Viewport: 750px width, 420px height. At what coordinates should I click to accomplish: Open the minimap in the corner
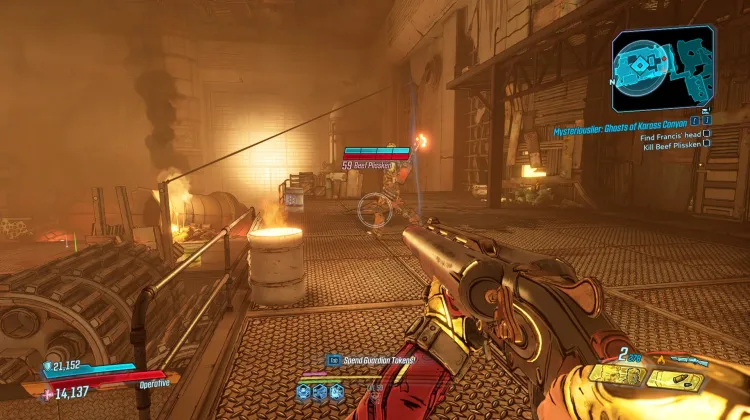click(x=663, y=70)
